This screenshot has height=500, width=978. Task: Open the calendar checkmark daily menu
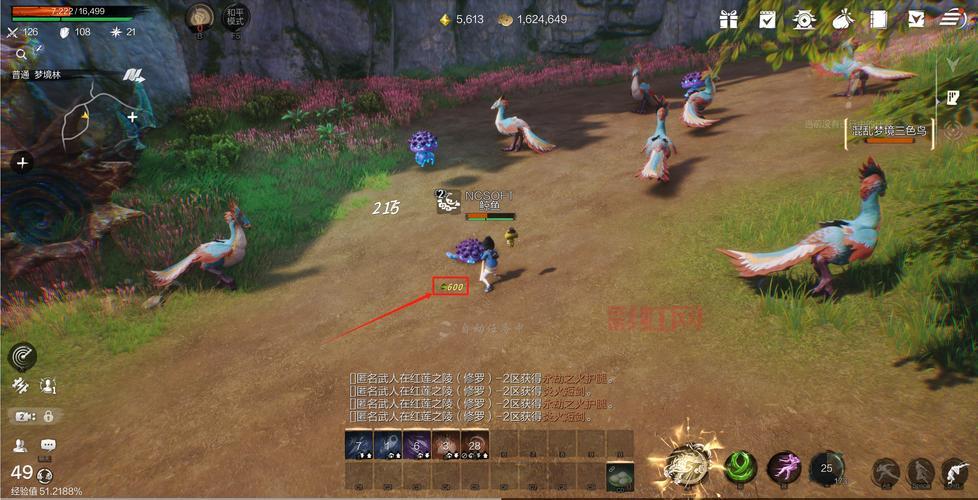pos(767,19)
